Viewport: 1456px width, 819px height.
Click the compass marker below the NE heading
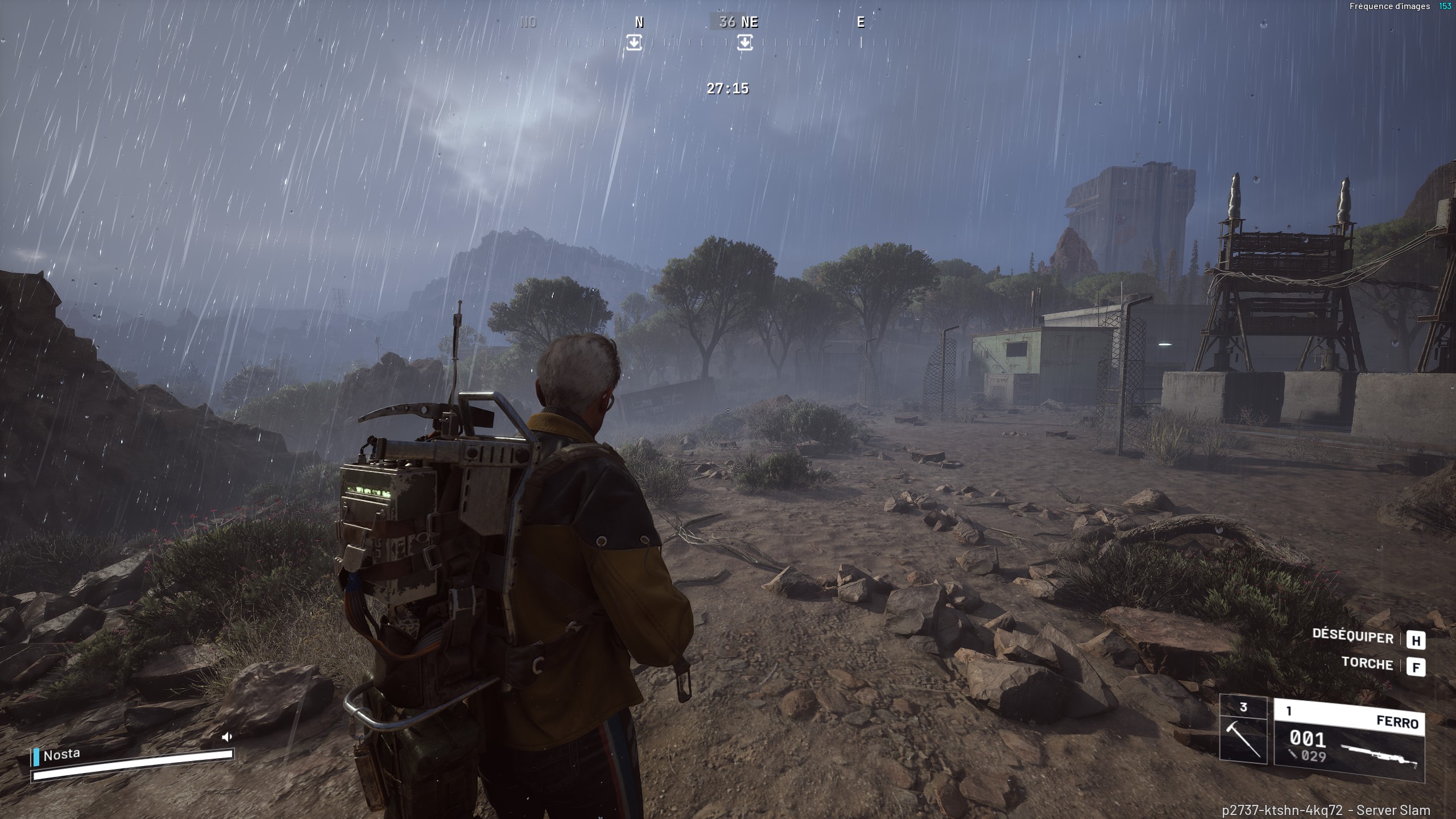tap(744, 43)
